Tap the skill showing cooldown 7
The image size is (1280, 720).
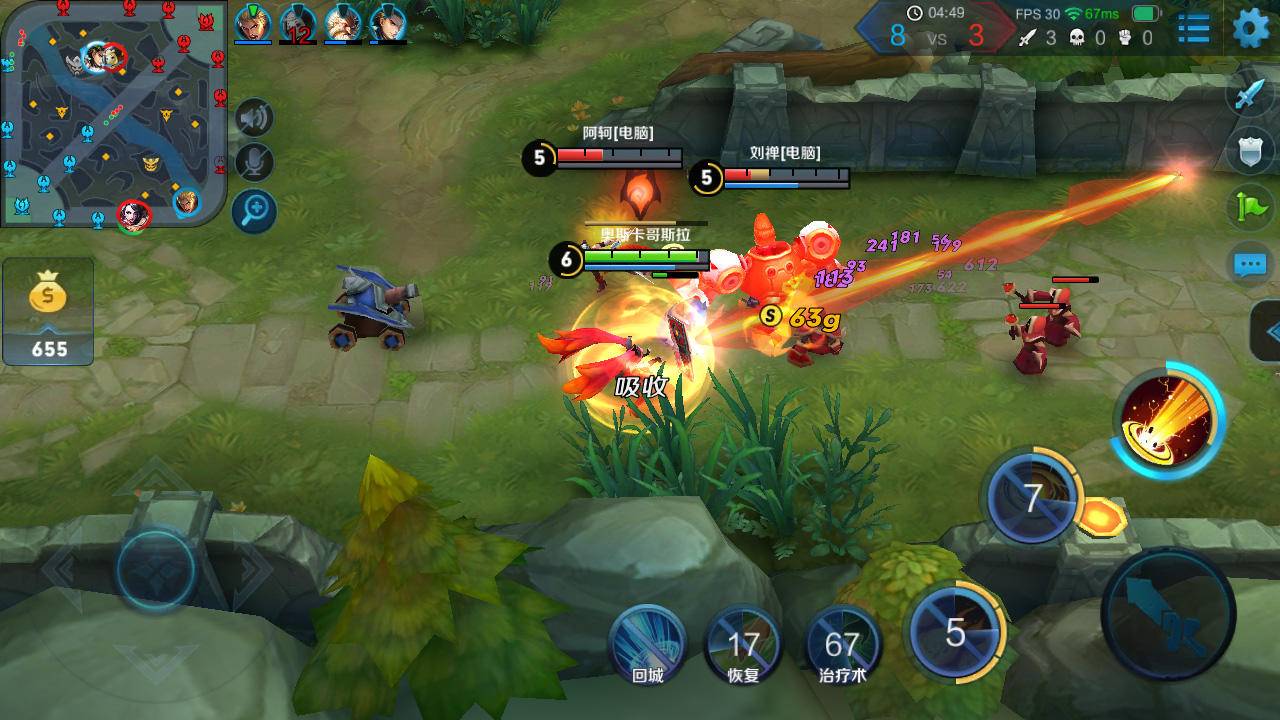click(x=1032, y=497)
